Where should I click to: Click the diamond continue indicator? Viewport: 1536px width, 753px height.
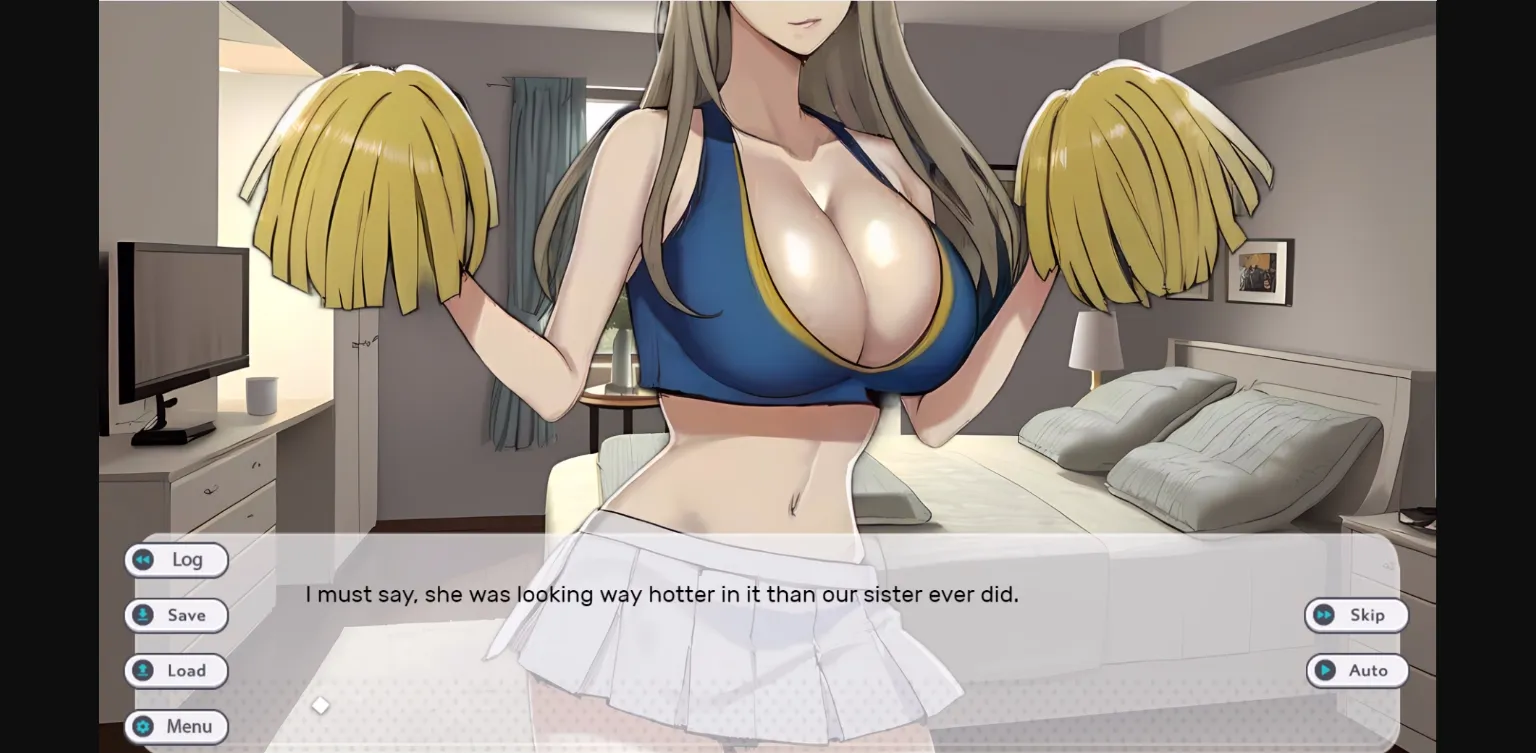[320, 705]
